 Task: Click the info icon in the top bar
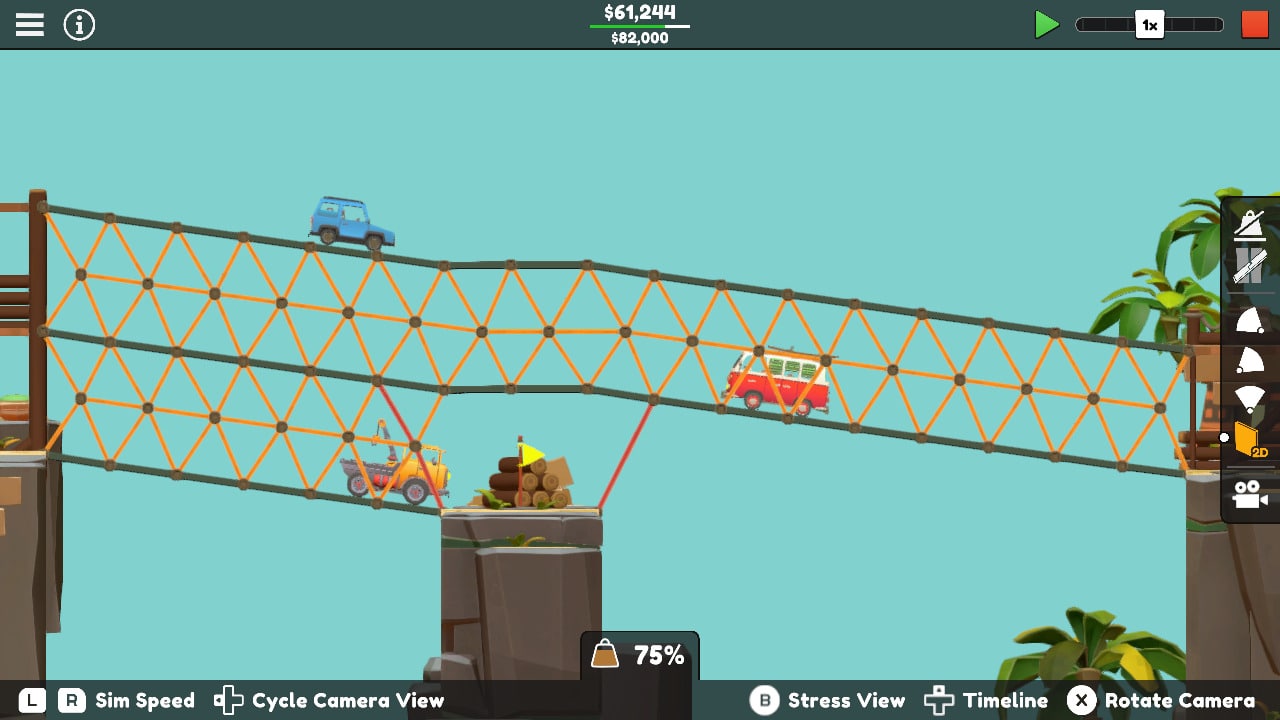click(x=78, y=24)
